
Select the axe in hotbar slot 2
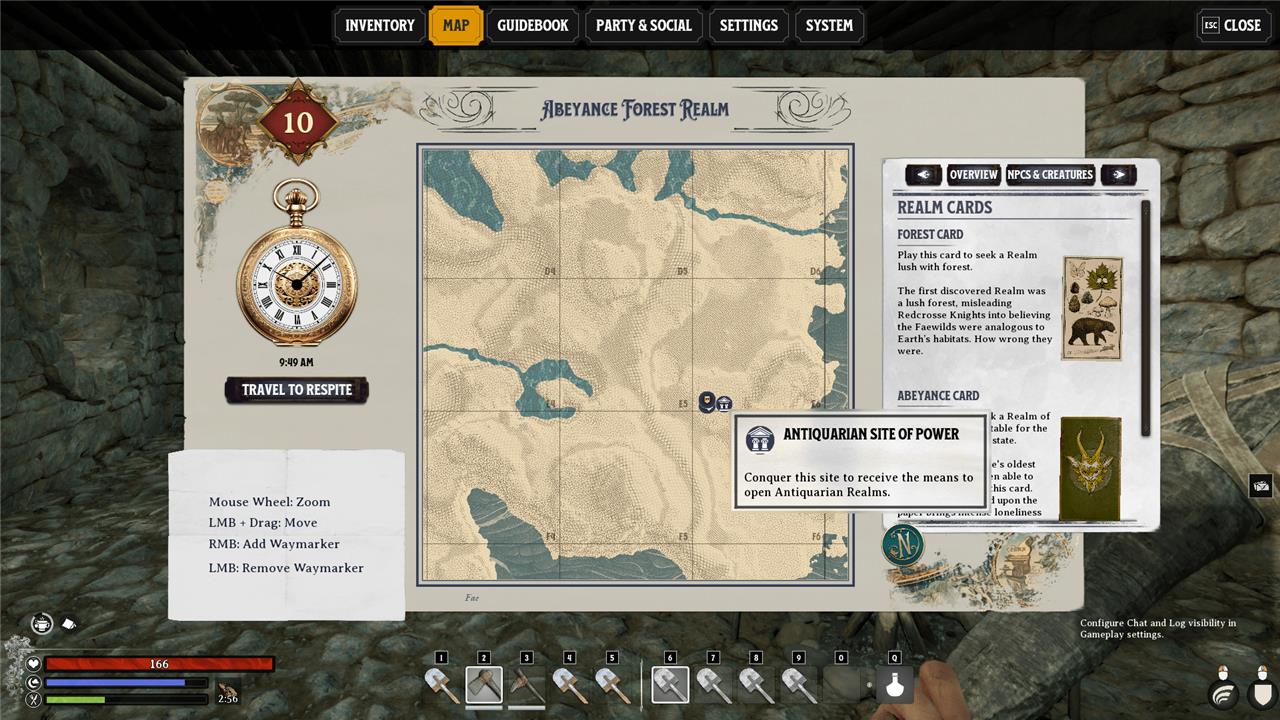click(x=484, y=685)
